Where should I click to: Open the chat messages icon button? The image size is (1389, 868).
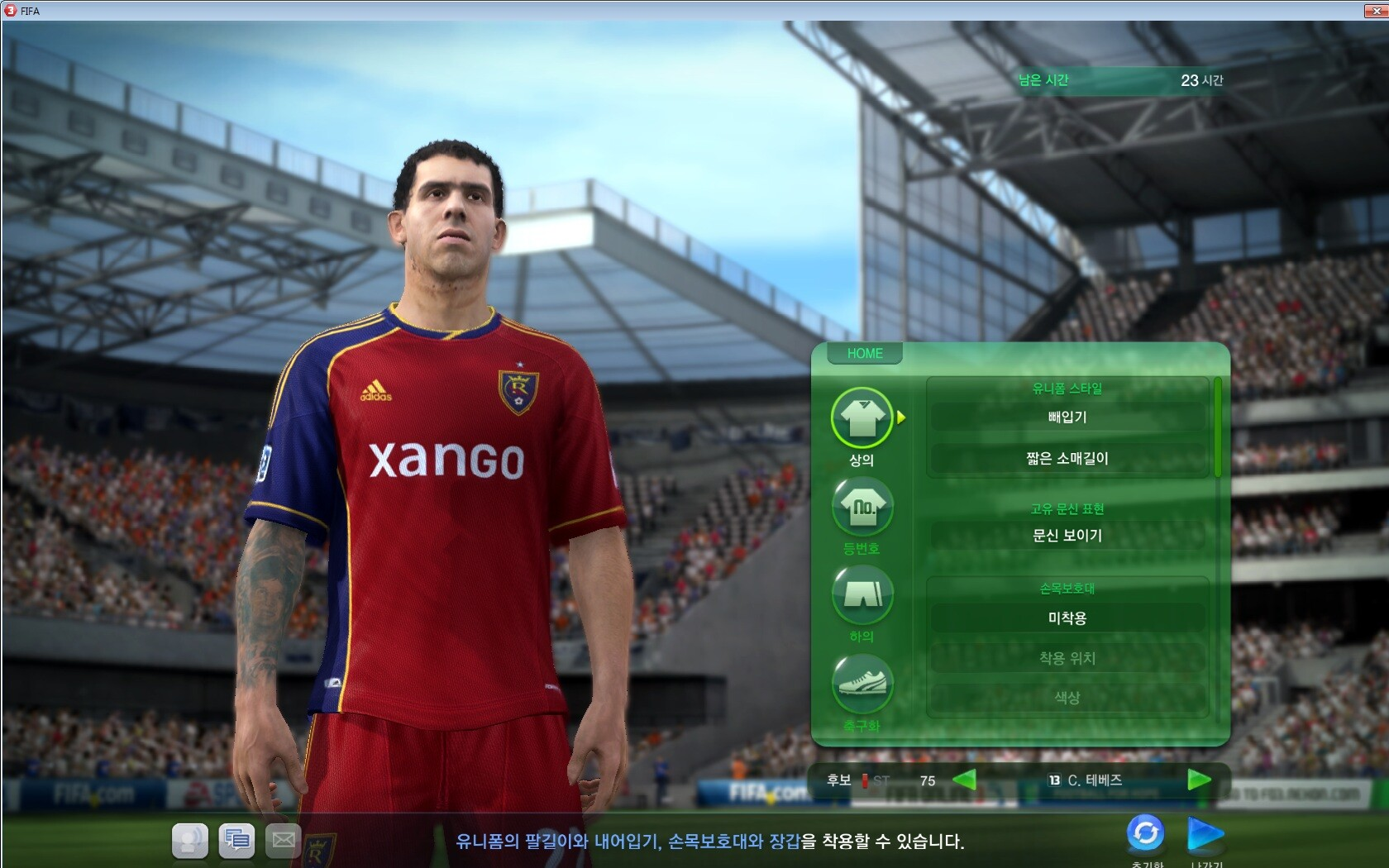236,841
